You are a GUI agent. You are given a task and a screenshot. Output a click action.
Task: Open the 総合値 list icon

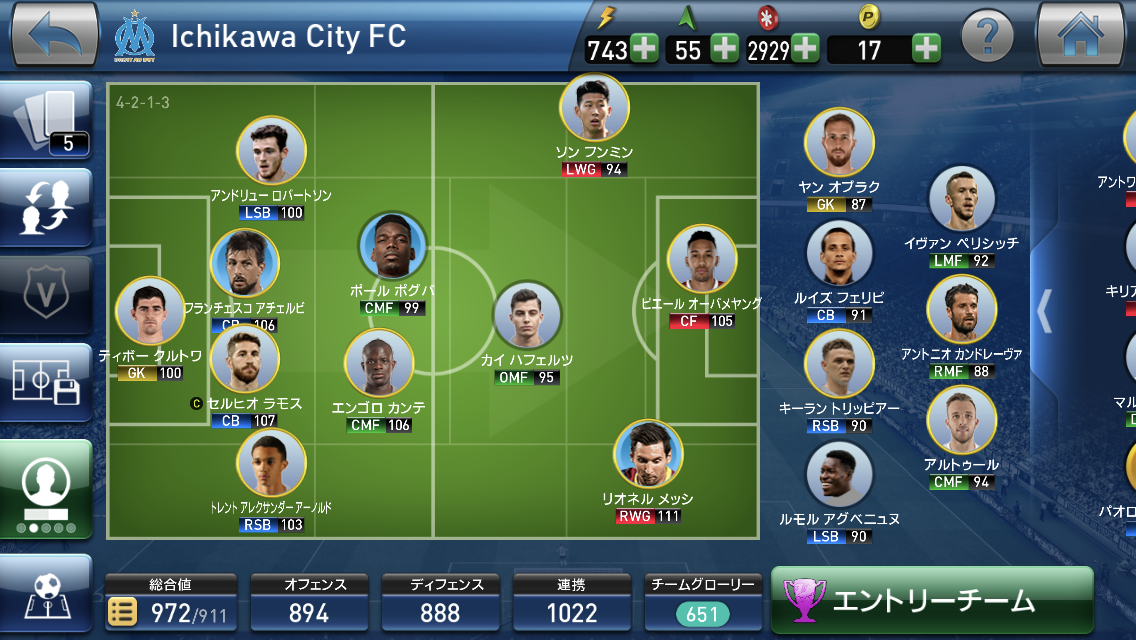(122, 612)
